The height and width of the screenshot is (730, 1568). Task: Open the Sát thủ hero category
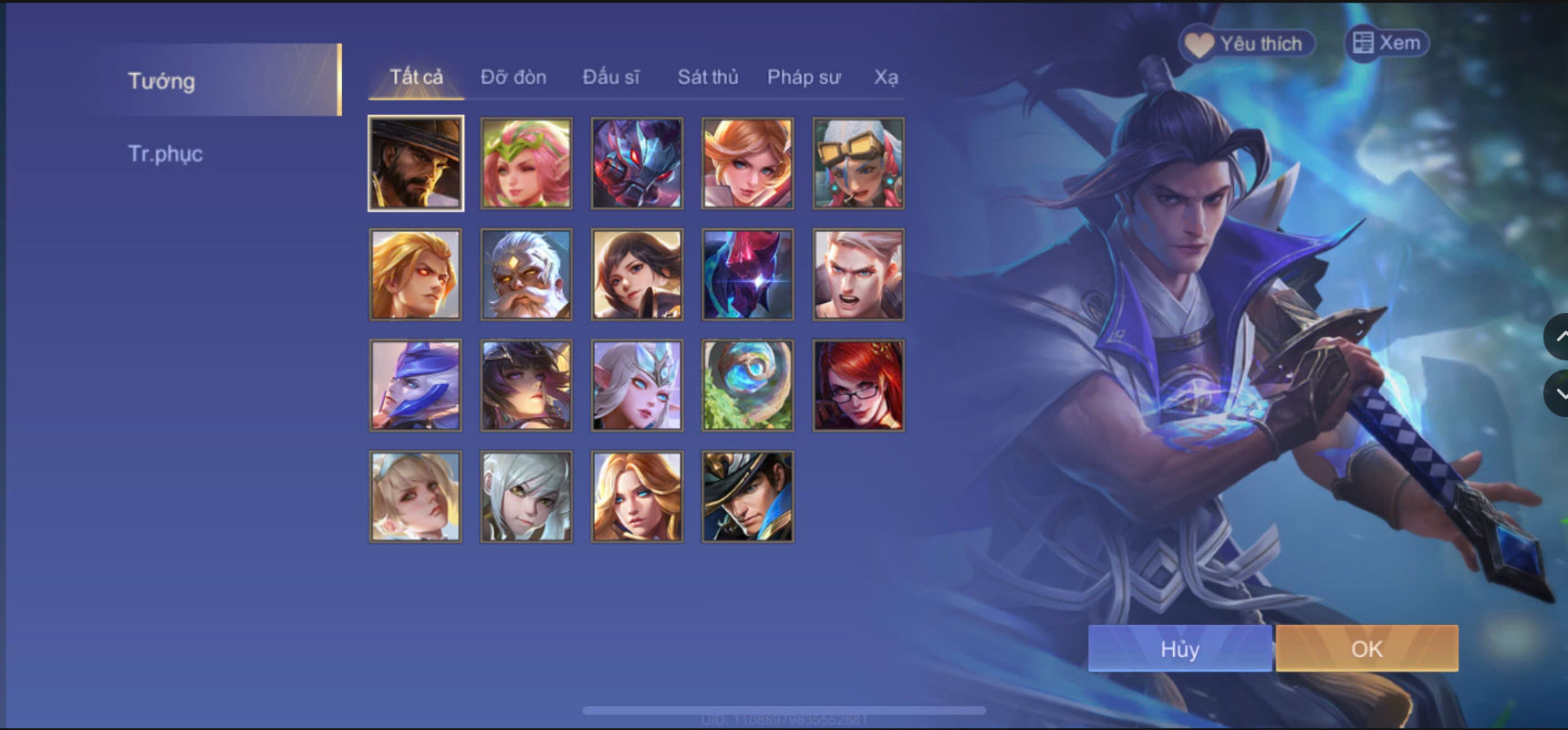pyautogui.click(x=707, y=78)
